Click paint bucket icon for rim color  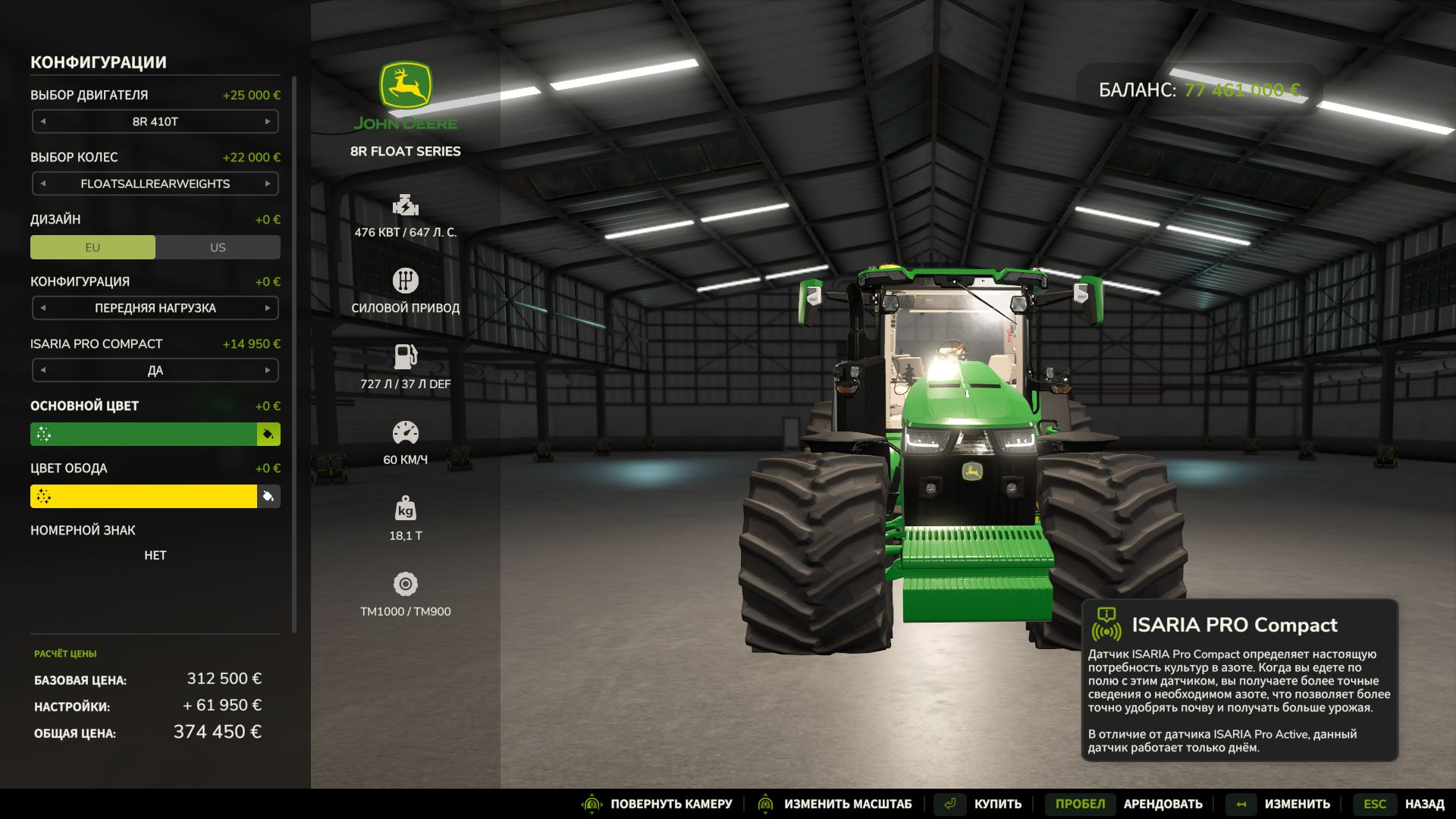[268, 496]
